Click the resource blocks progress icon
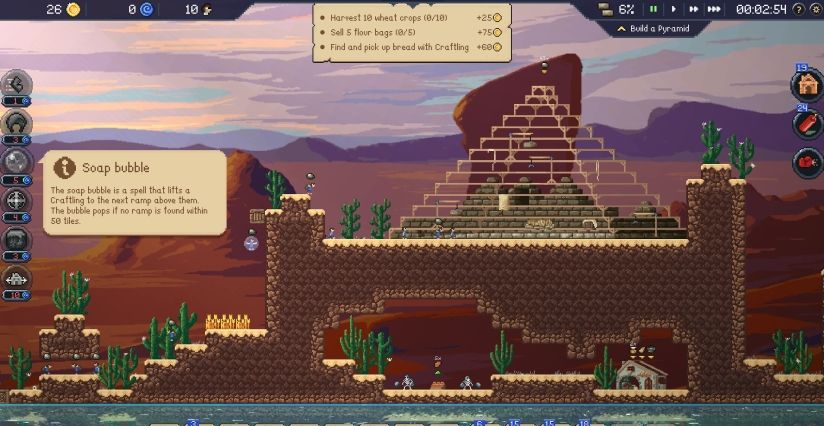The height and width of the screenshot is (426, 824). click(x=604, y=9)
